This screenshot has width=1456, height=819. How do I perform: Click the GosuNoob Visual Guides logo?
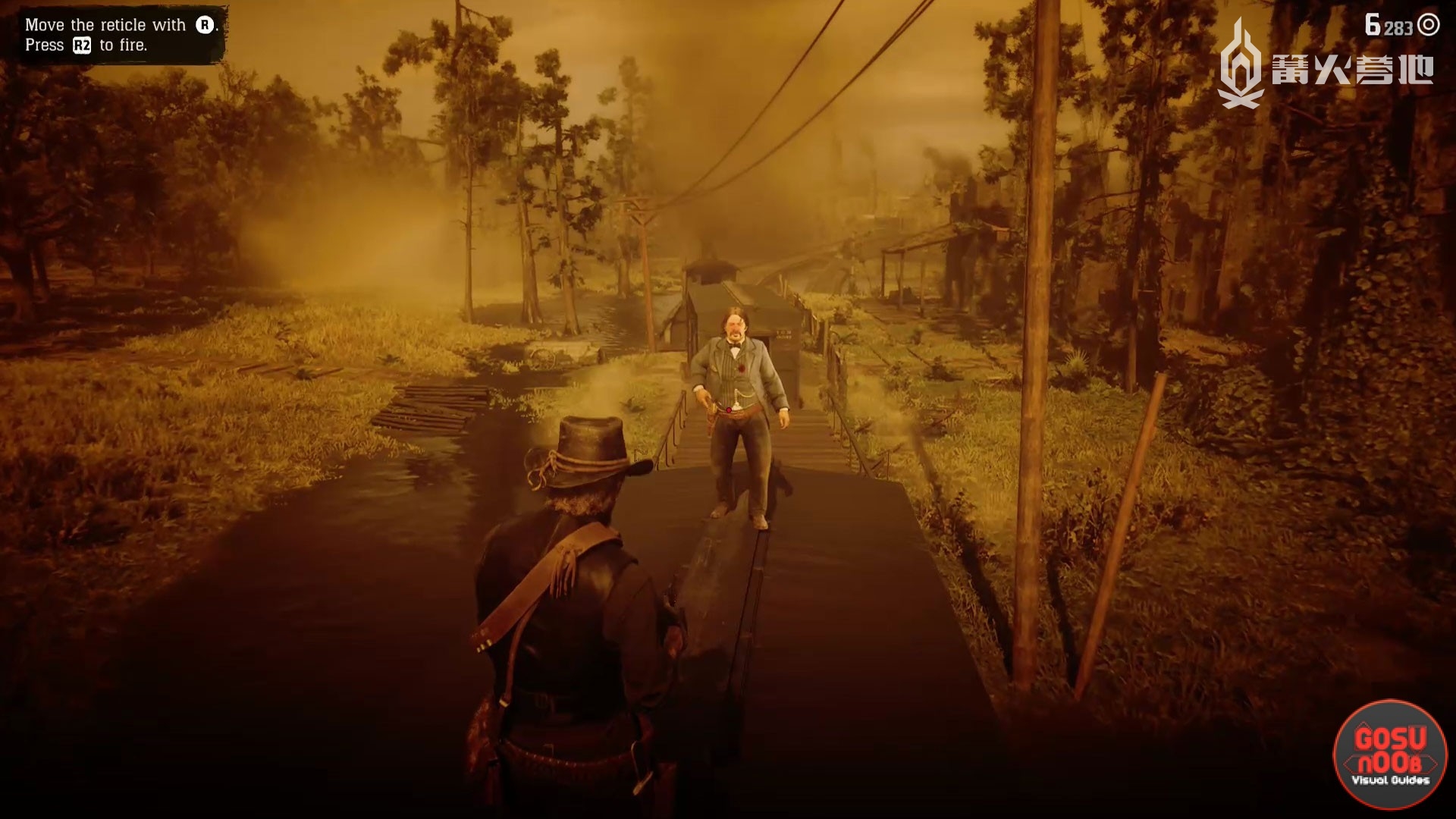[1390, 755]
